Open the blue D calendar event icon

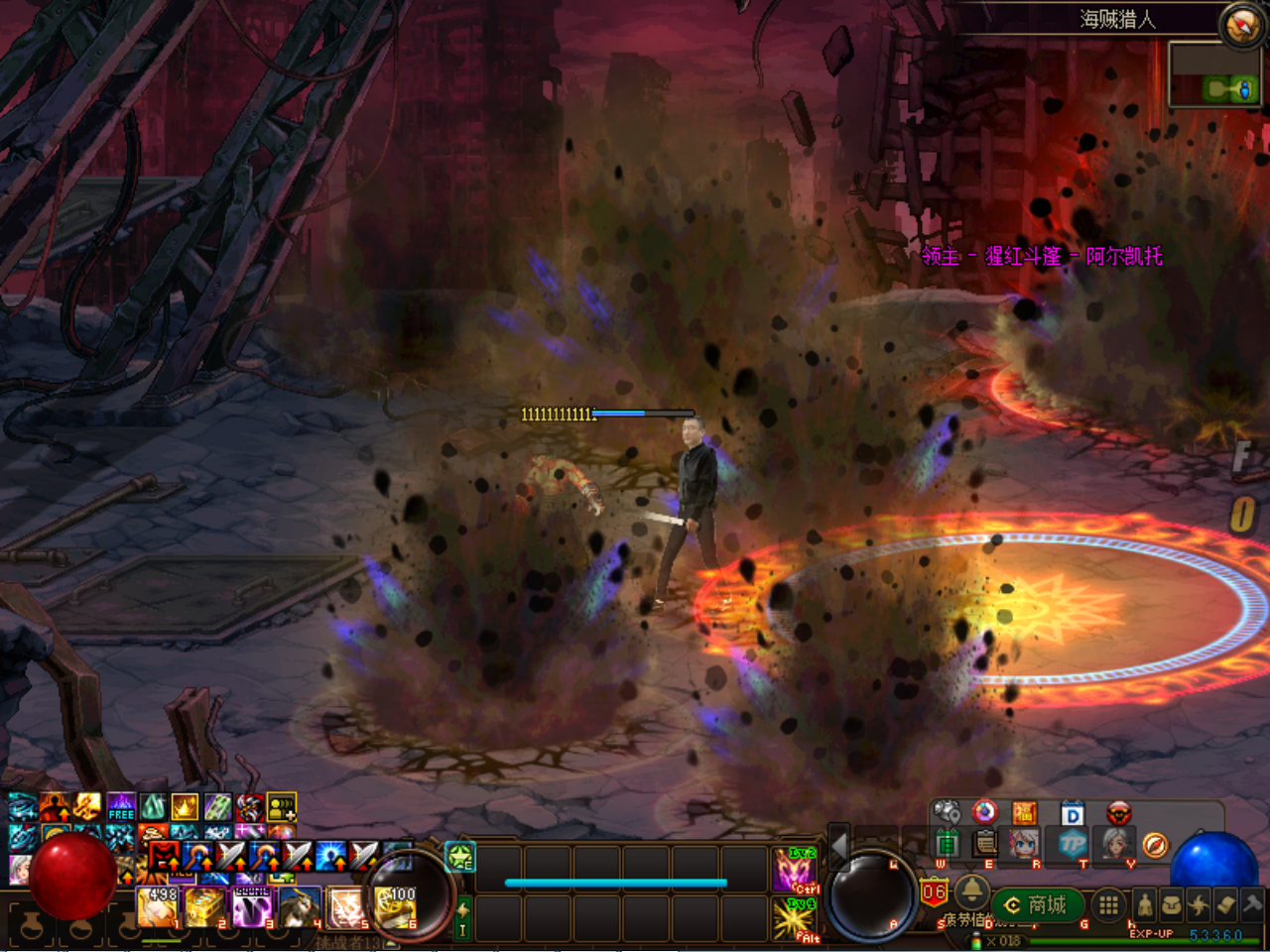coord(1074,814)
